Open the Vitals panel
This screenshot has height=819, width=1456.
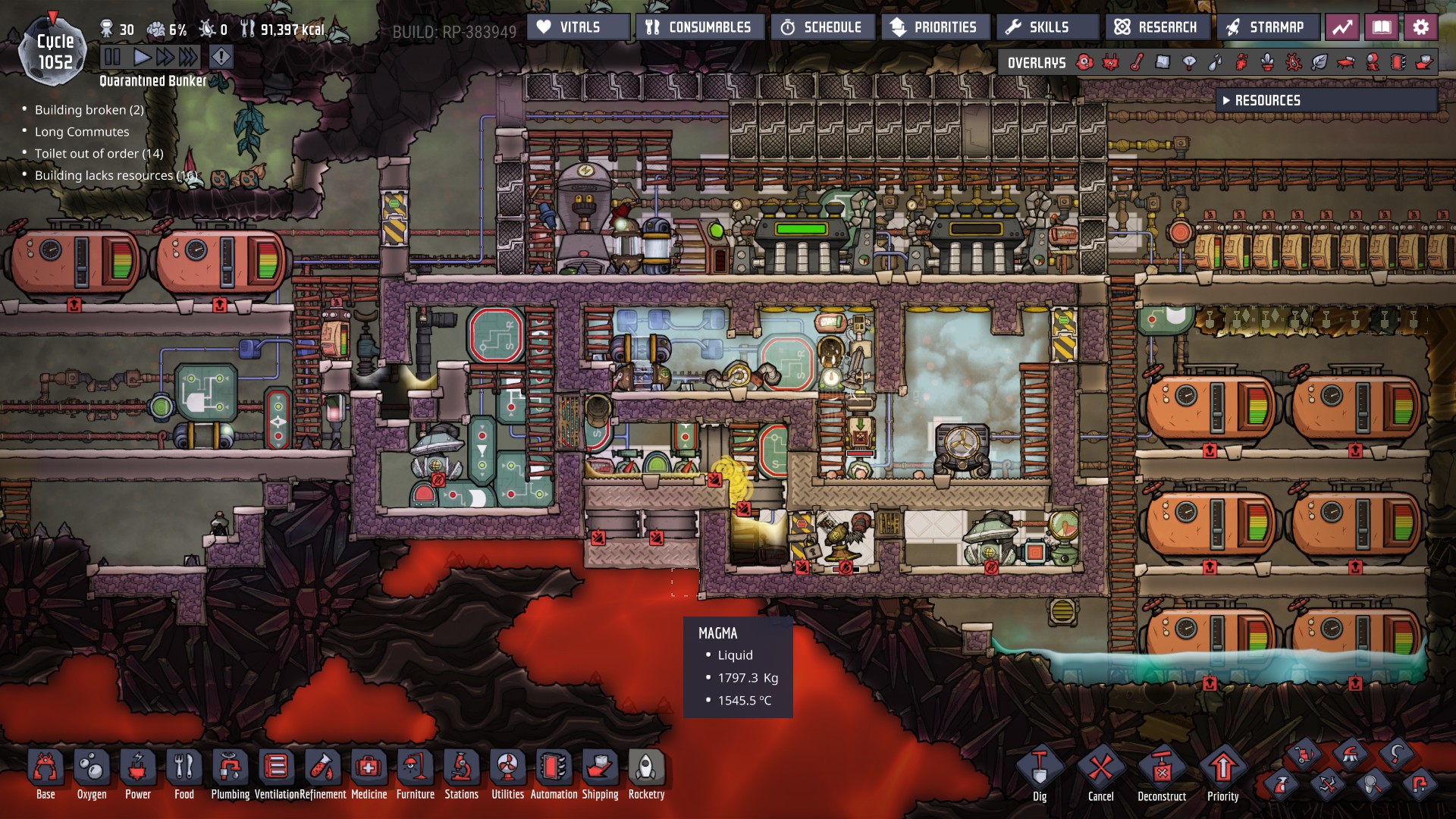click(x=578, y=27)
